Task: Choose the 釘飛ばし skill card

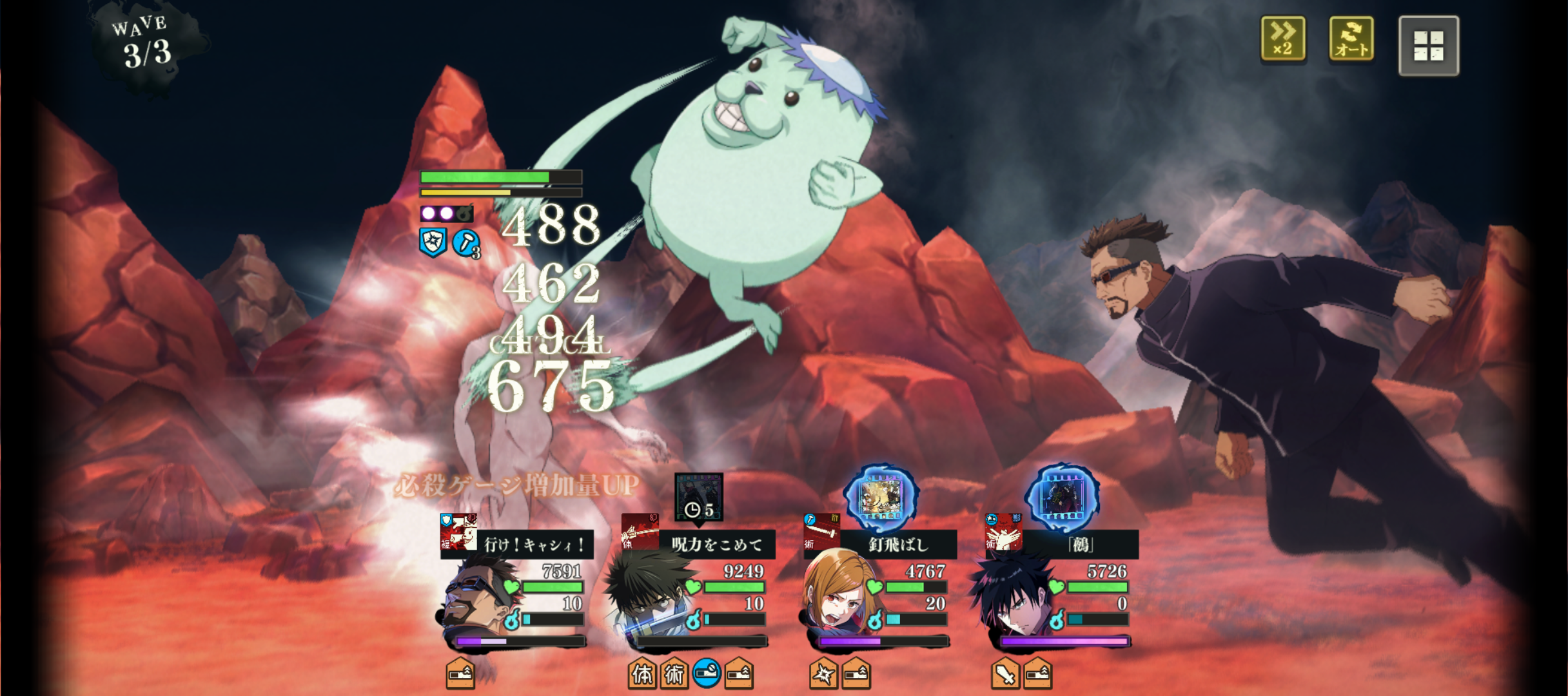Action: [x=881, y=544]
